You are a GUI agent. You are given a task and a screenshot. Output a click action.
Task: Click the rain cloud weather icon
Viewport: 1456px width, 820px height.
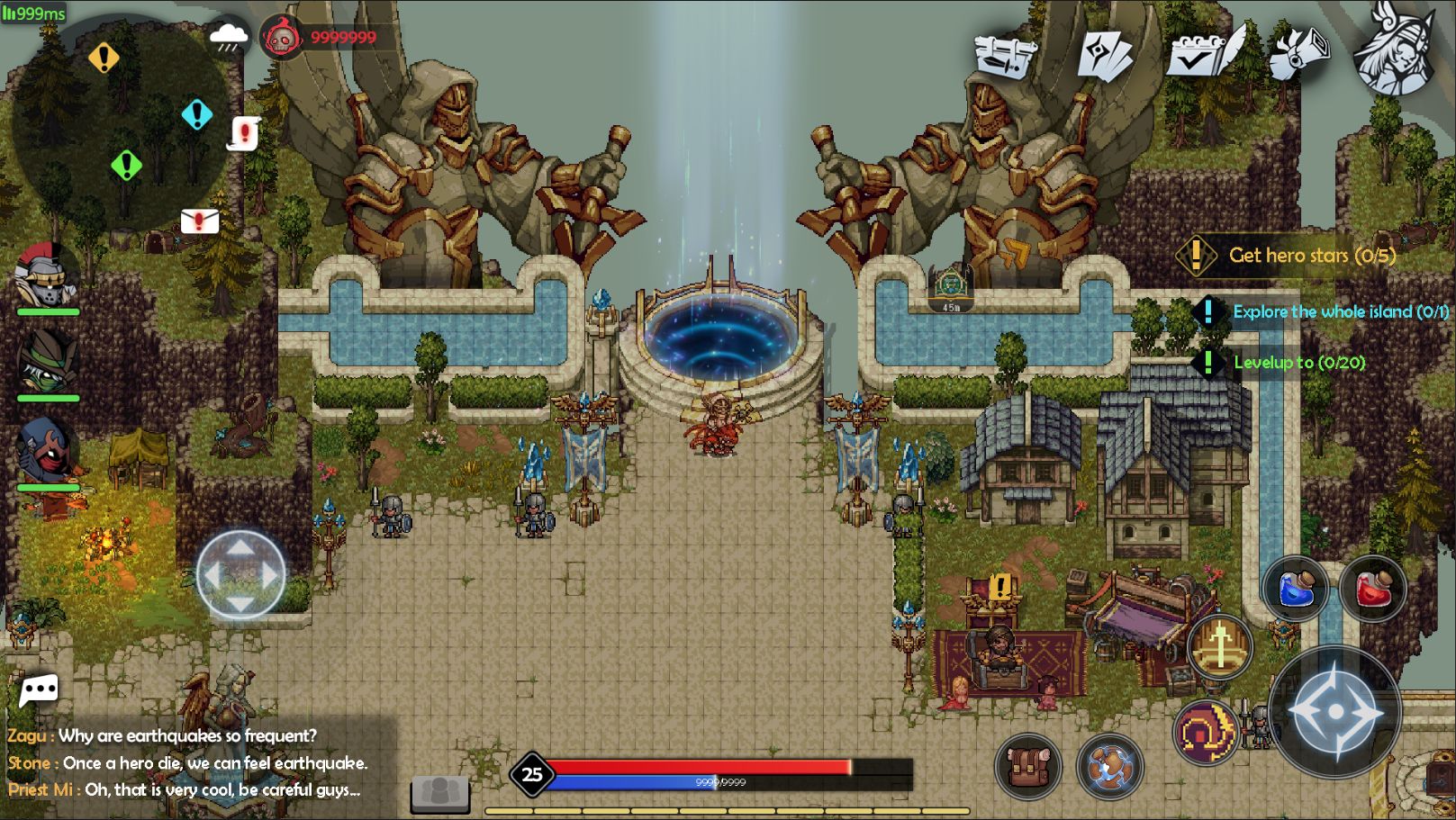pyautogui.click(x=229, y=38)
